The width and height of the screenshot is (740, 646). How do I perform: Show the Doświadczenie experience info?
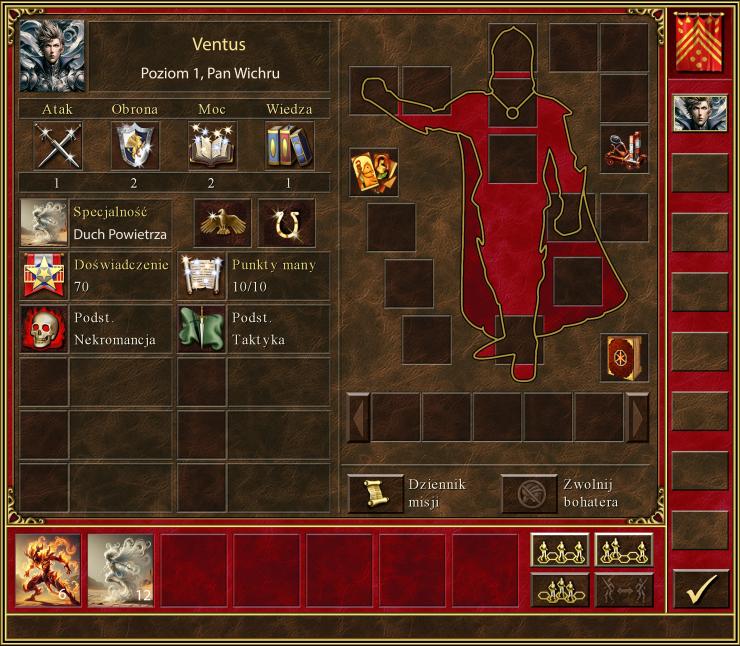tap(44, 276)
